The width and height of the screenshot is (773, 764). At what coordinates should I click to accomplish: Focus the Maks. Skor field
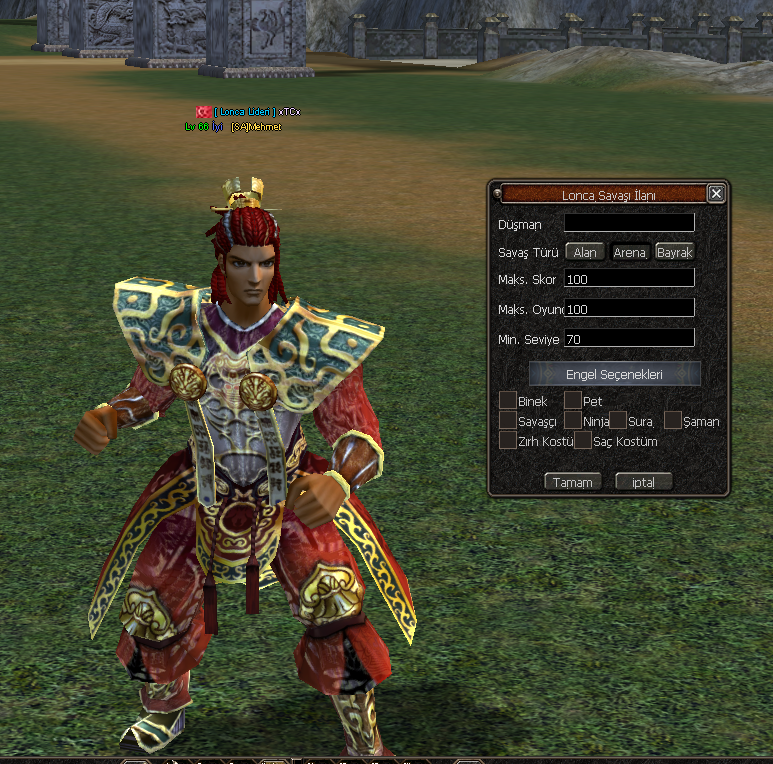[629, 279]
